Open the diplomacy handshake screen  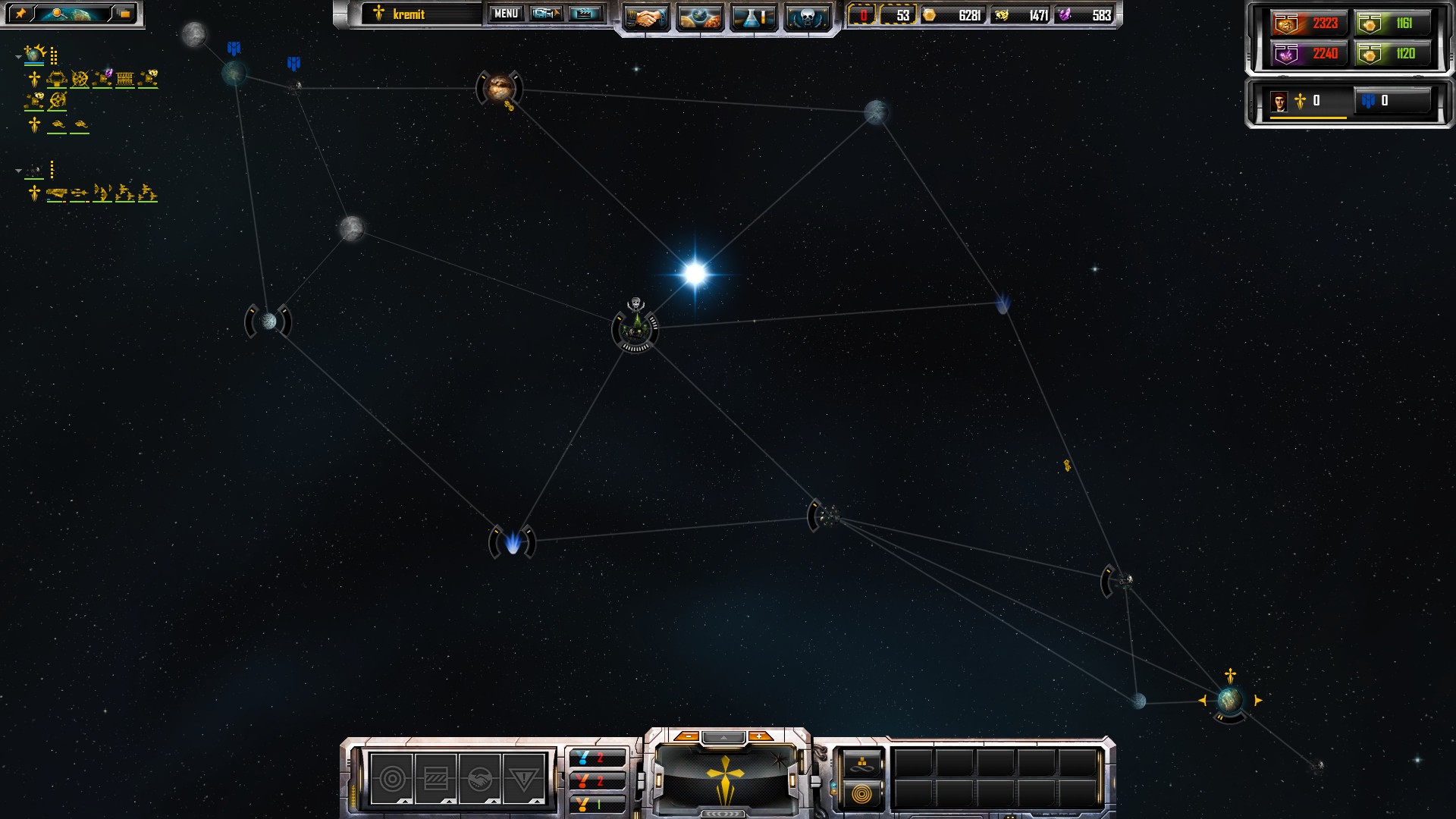pyautogui.click(x=645, y=17)
